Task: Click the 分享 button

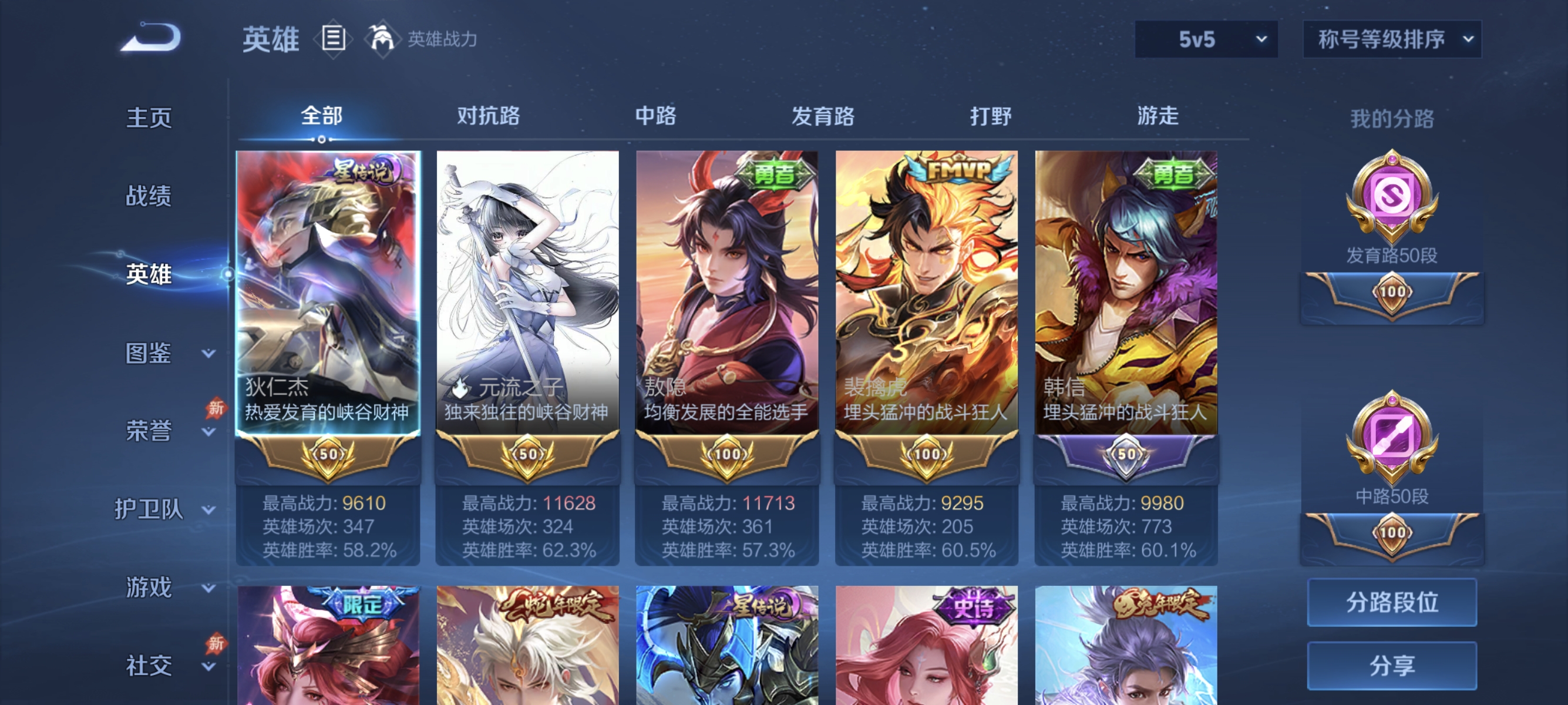Action: (x=1391, y=667)
